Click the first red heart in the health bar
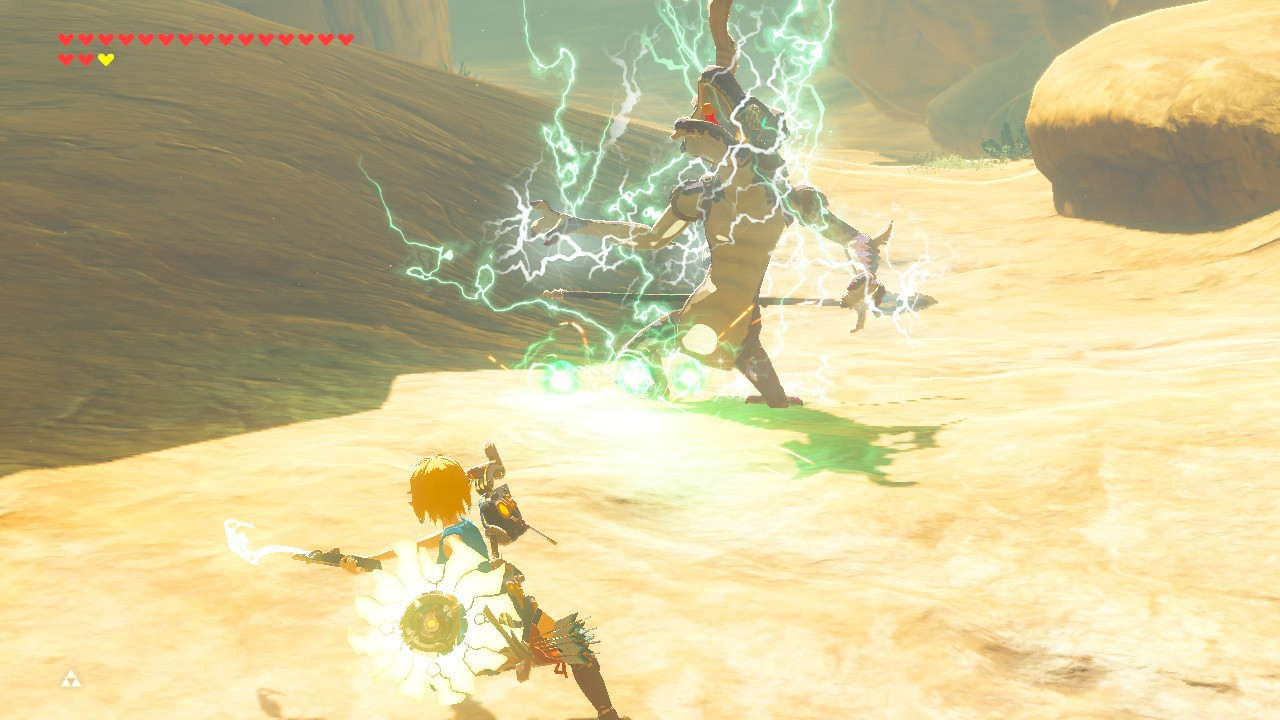1280x720 pixels. (65, 41)
